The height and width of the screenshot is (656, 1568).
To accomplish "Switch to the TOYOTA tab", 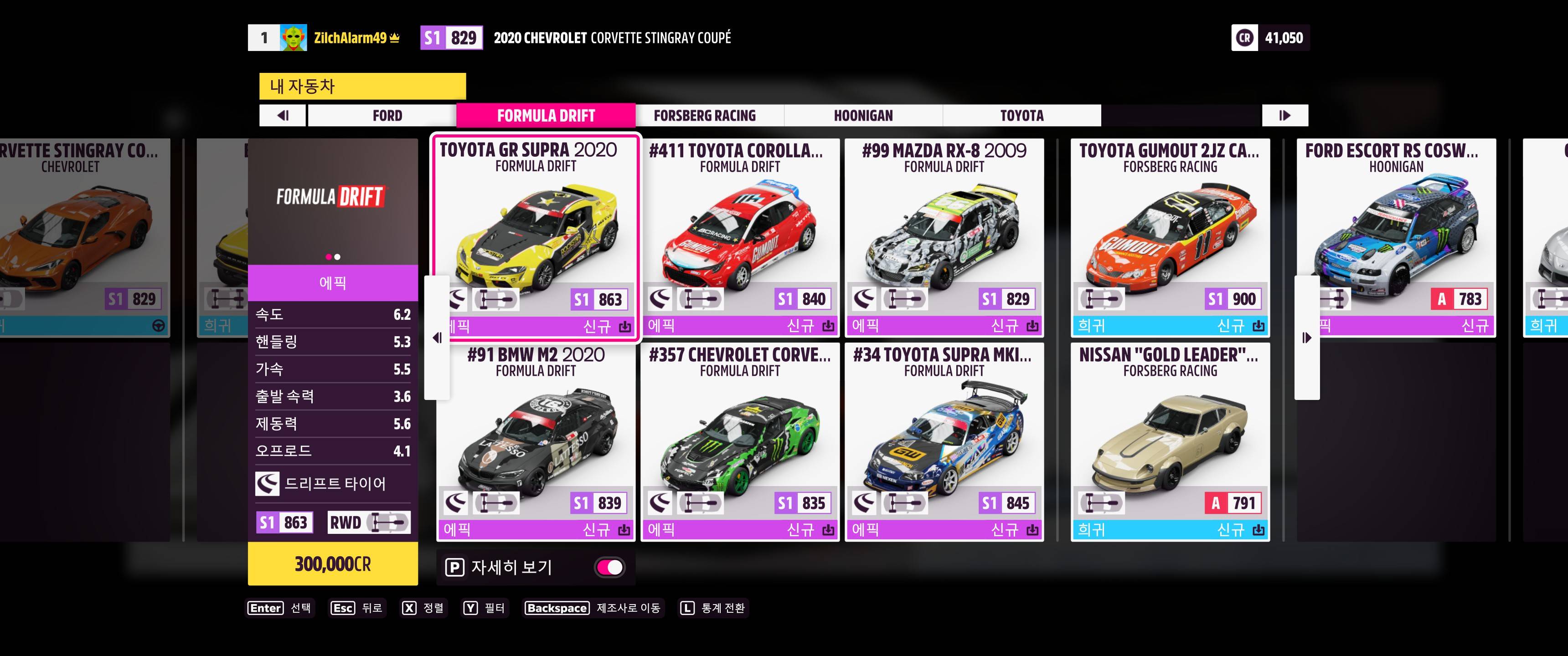I will point(1021,116).
